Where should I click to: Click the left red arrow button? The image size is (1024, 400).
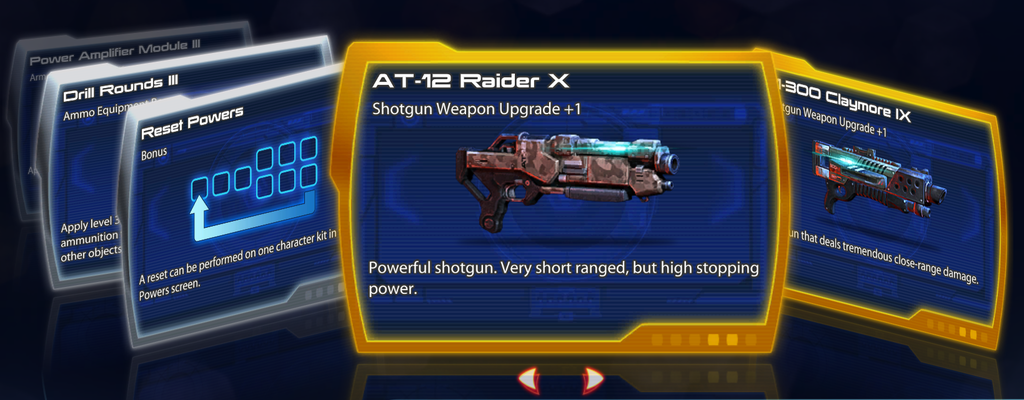[528, 379]
